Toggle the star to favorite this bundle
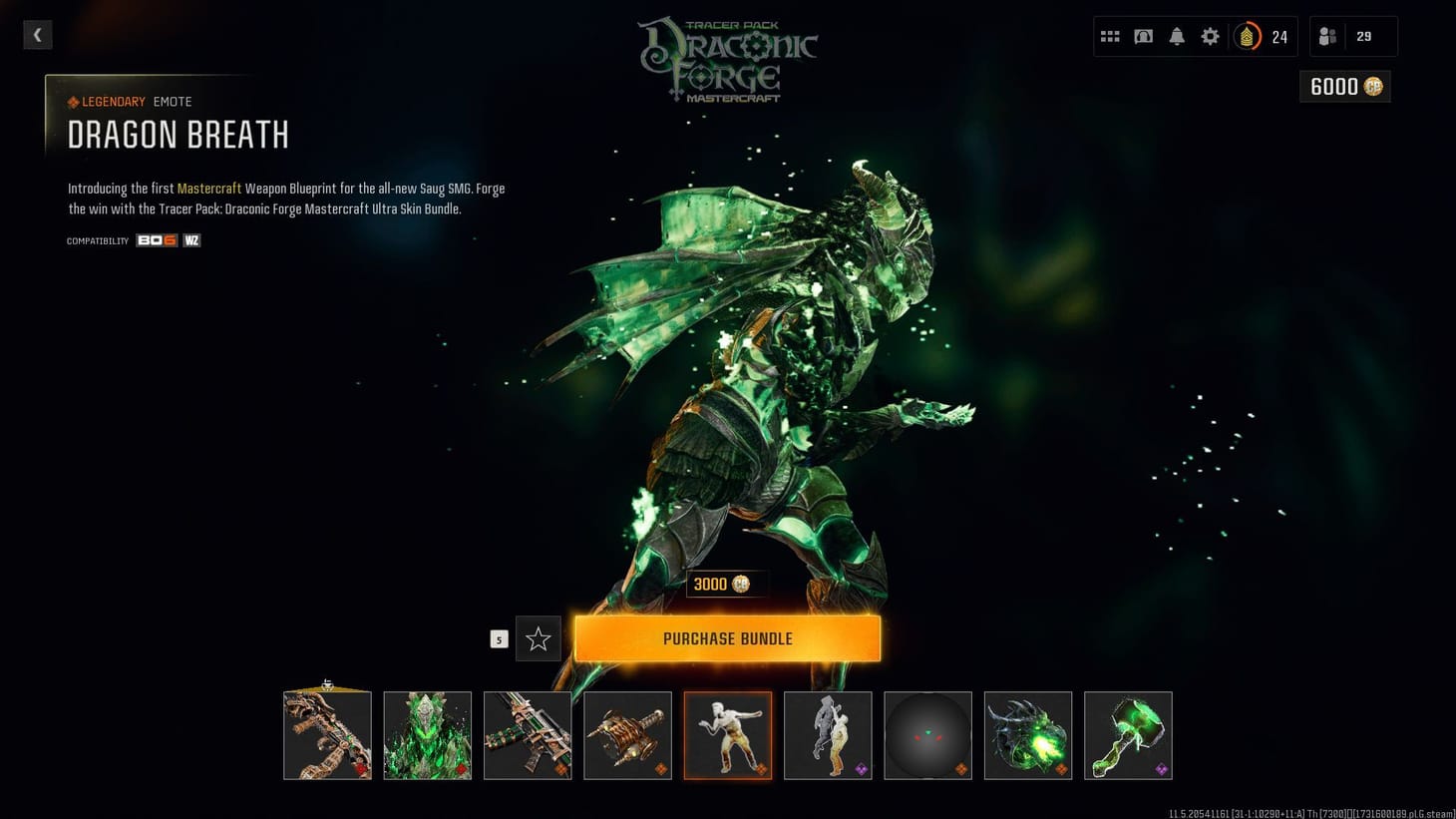 pos(539,638)
